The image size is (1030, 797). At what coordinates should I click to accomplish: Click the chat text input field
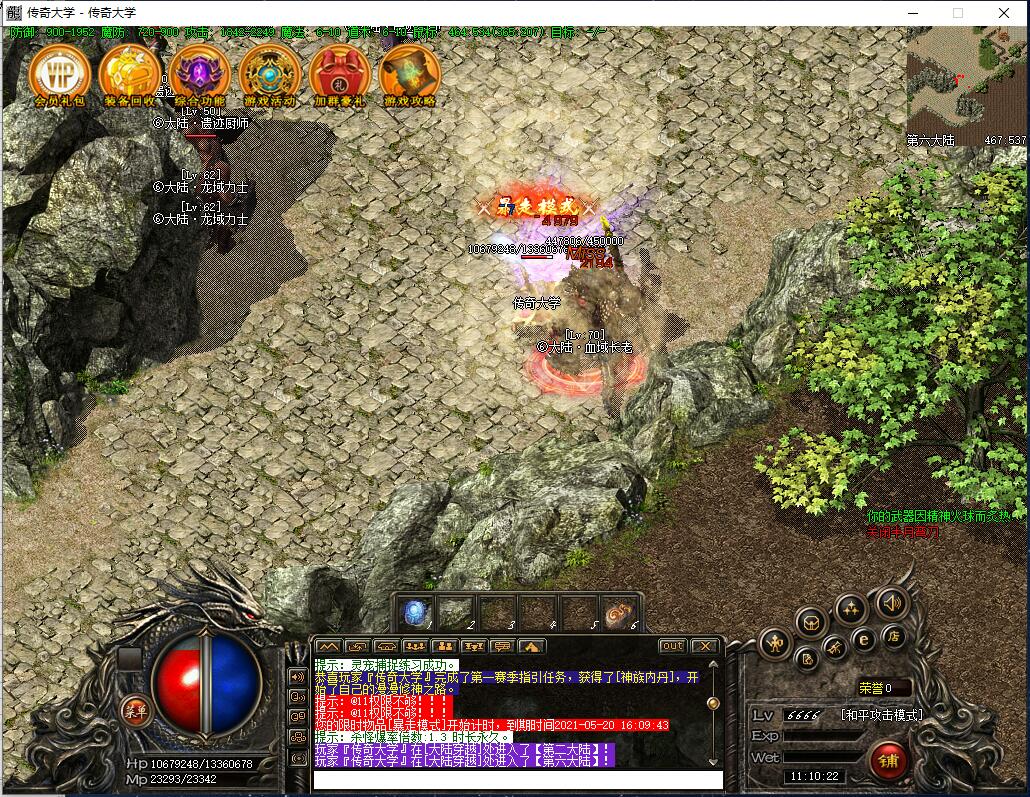(x=516, y=780)
